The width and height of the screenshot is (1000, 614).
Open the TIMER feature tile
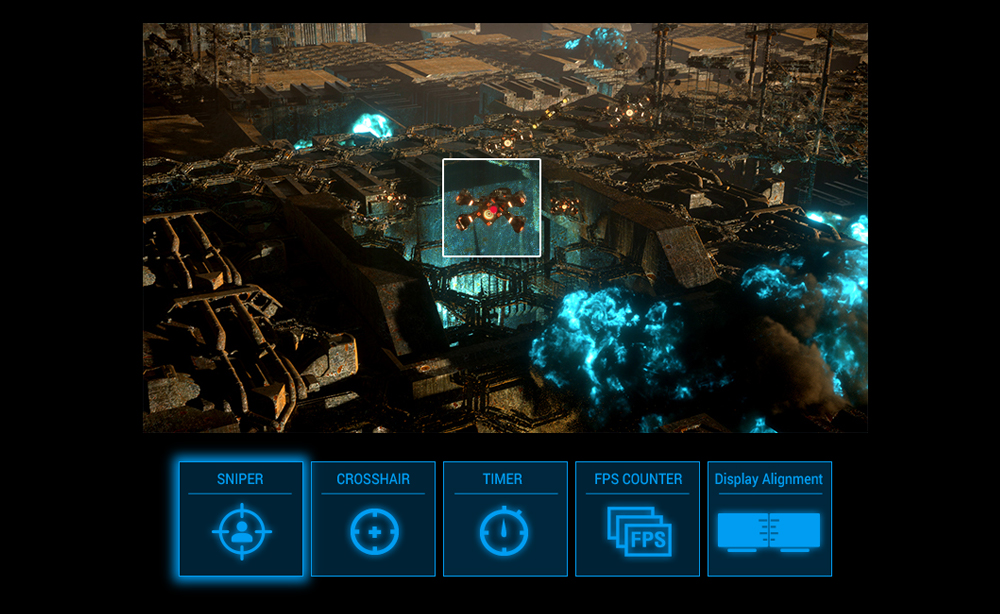click(x=505, y=518)
